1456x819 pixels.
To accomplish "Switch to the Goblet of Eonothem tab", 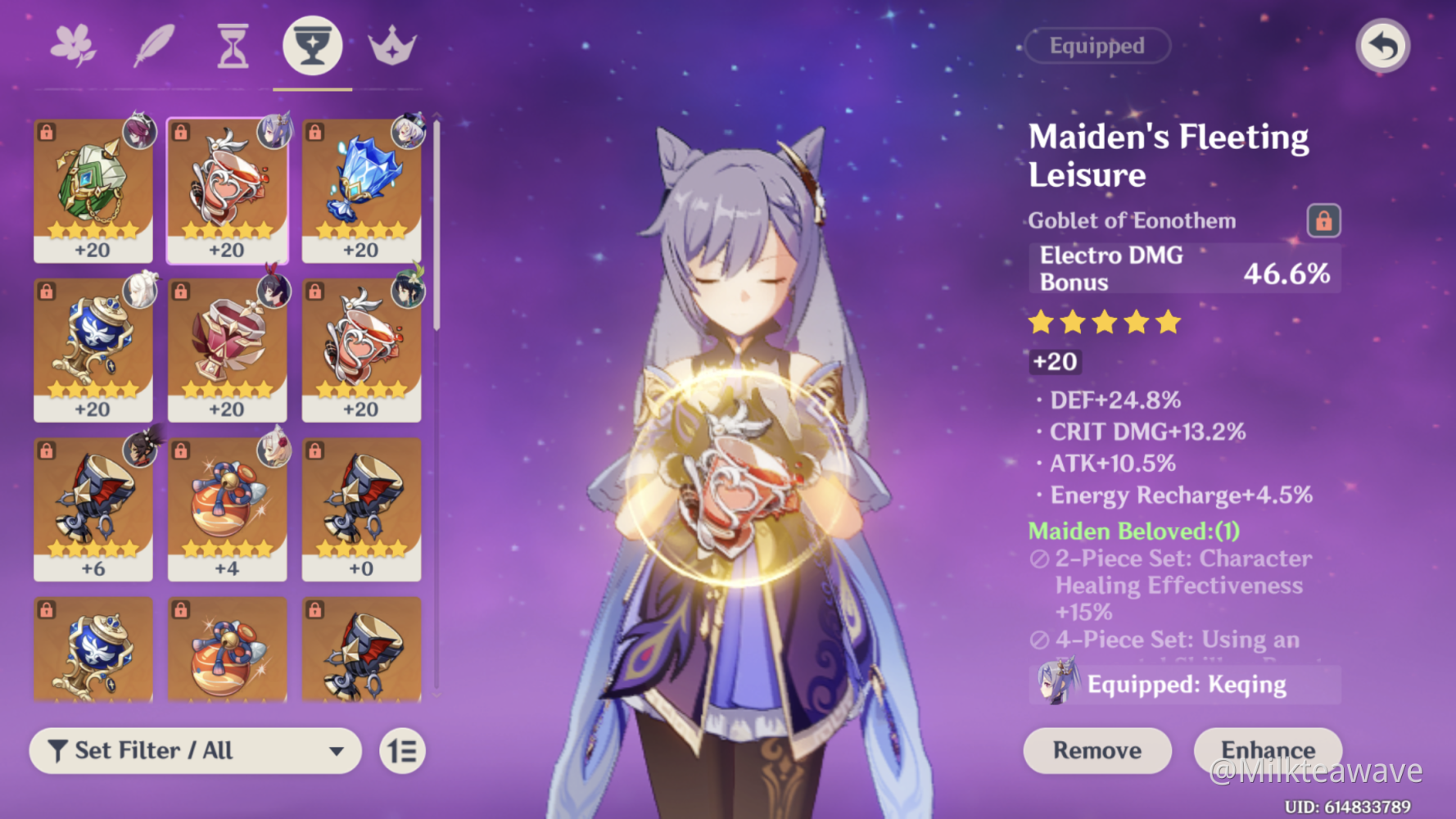I will [x=312, y=45].
